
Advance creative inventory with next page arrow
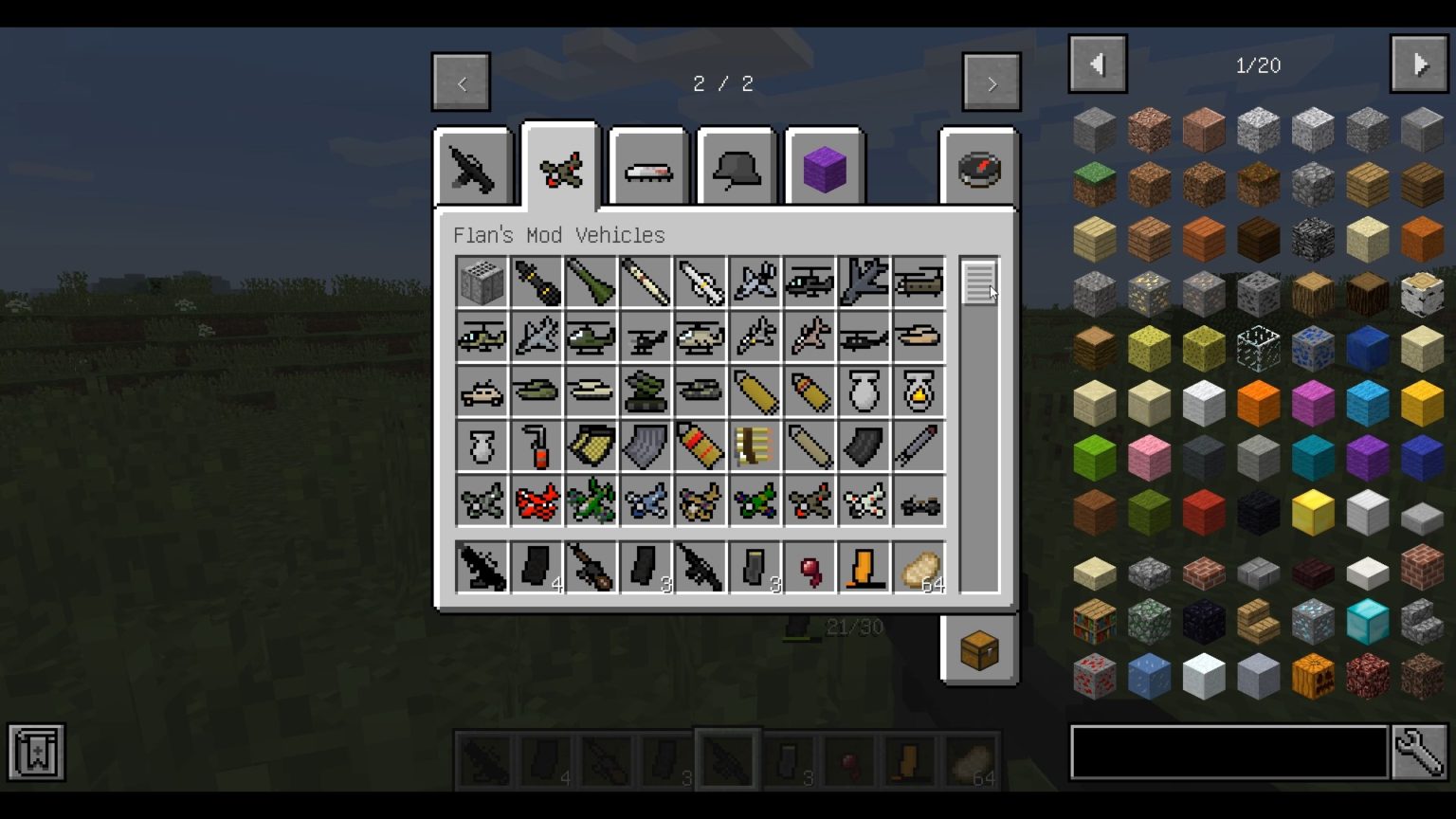(991, 82)
